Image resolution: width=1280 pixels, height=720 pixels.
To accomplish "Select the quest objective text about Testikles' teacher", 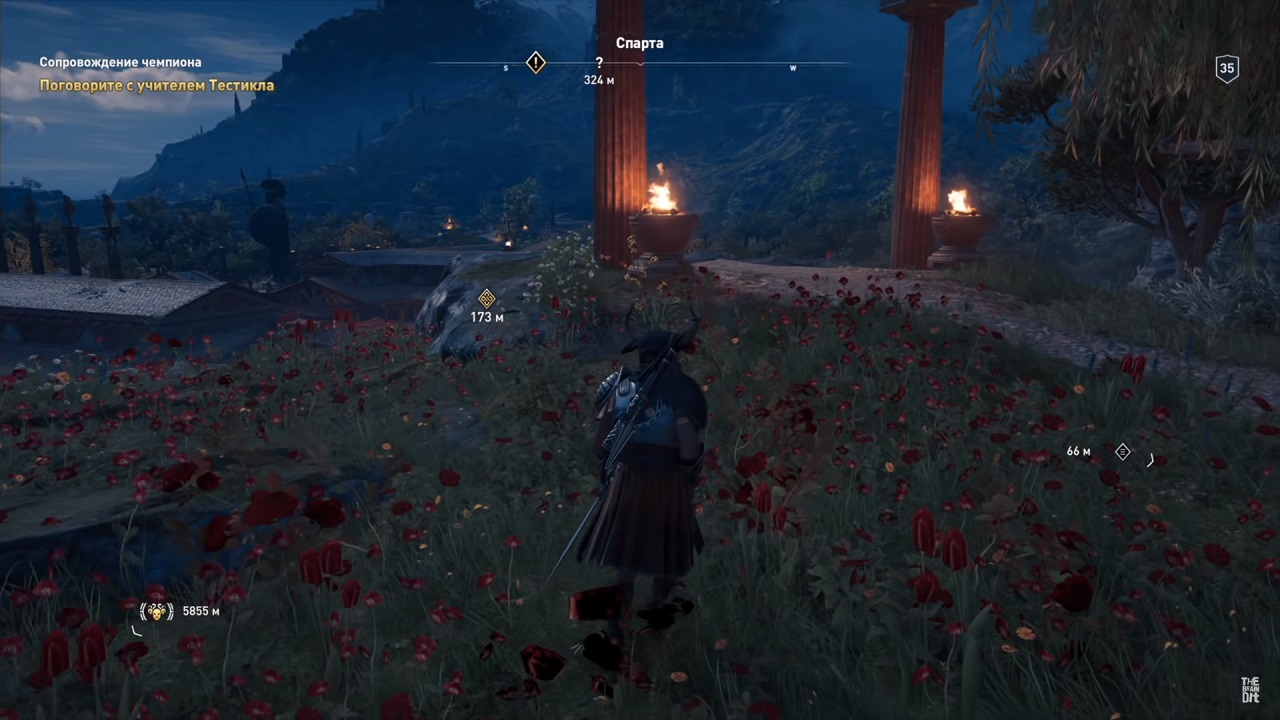I will [x=156, y=85].
